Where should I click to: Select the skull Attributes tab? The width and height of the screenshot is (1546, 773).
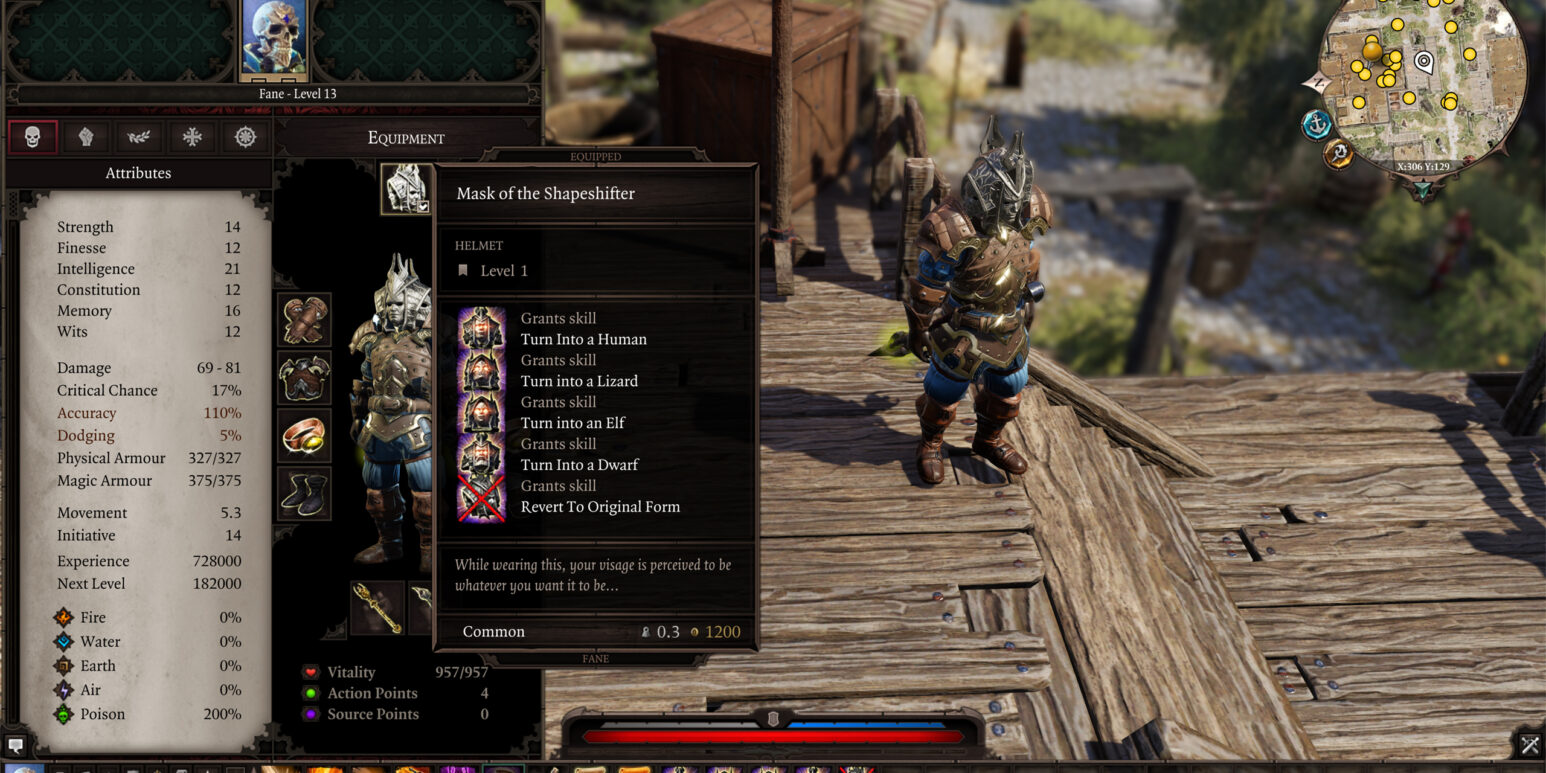(x=33, y=137)
